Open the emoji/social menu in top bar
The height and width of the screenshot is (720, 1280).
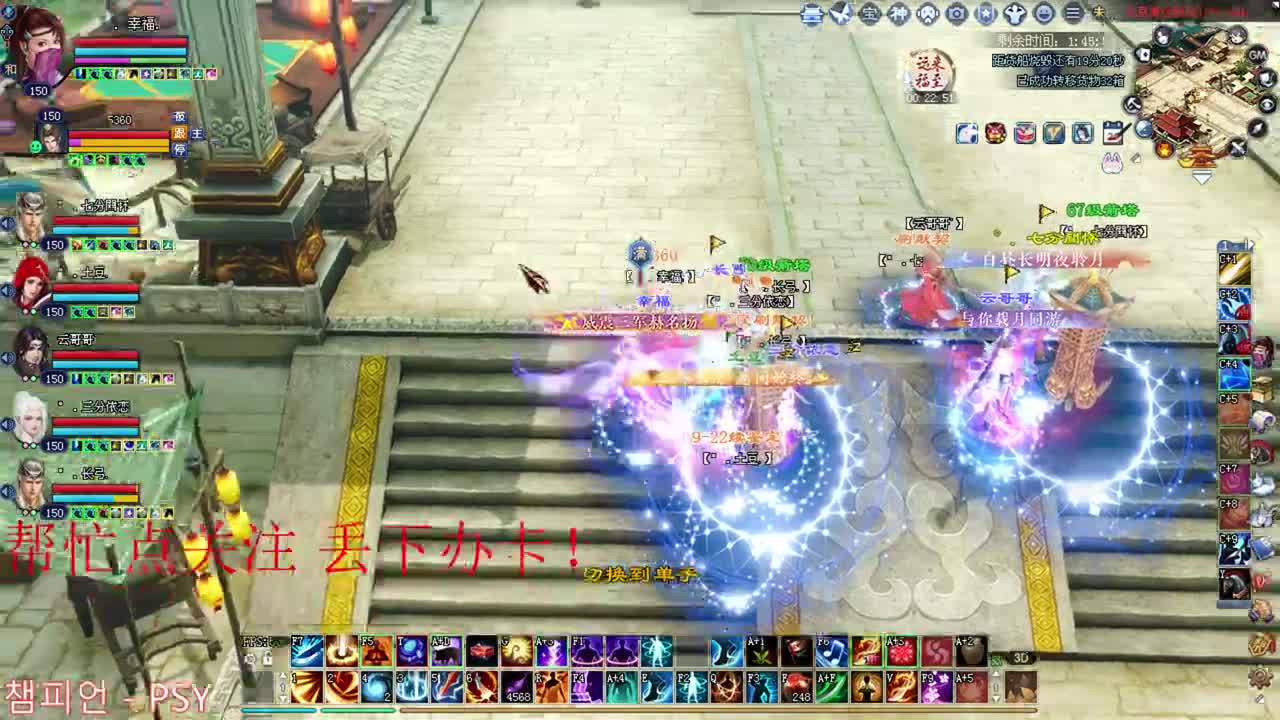point(1044,13)
